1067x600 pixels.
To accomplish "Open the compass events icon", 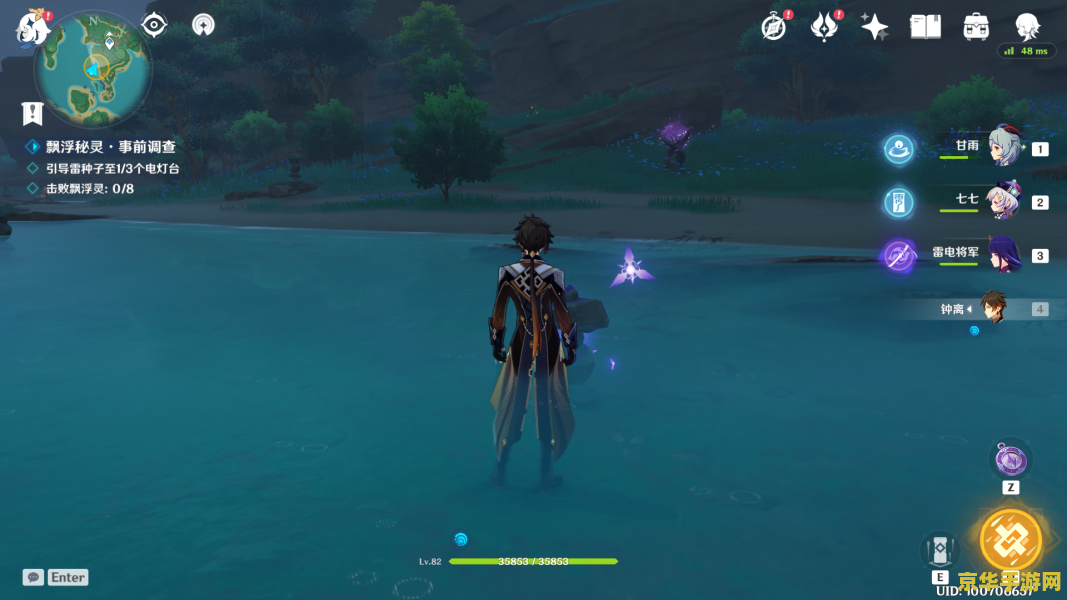I will pos(774,27).
